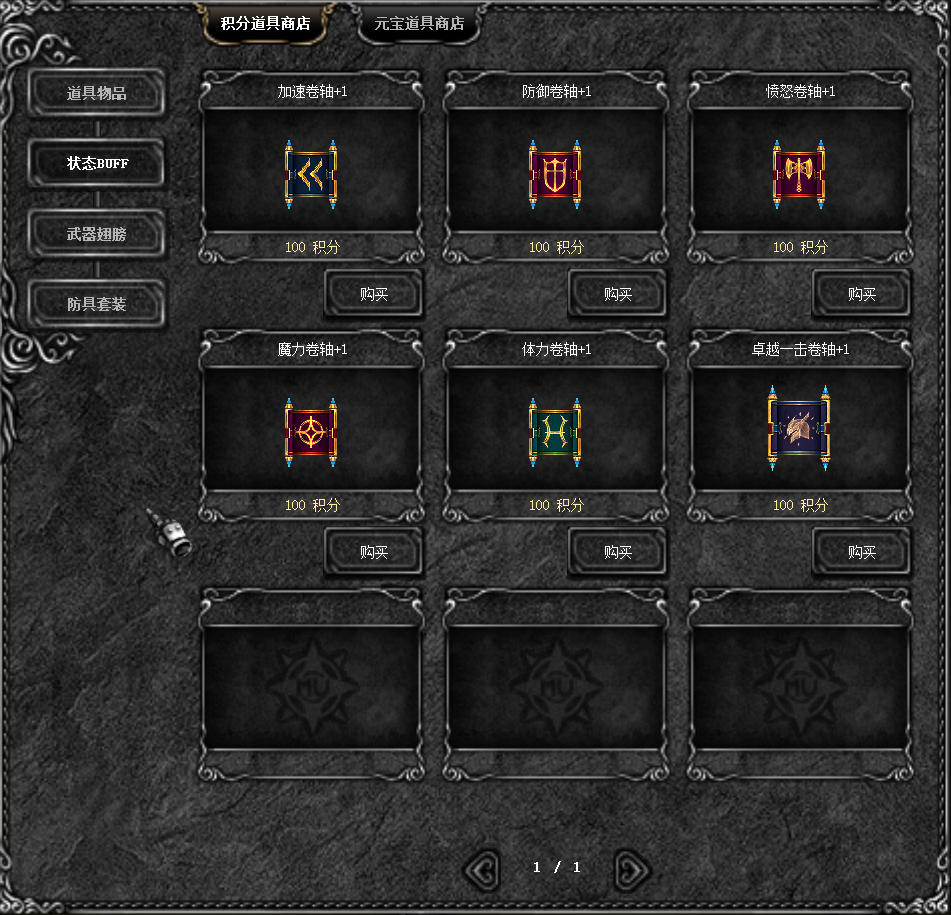Choose the 魔力卷轴+1 scroll icon

(x=311, y=432)
